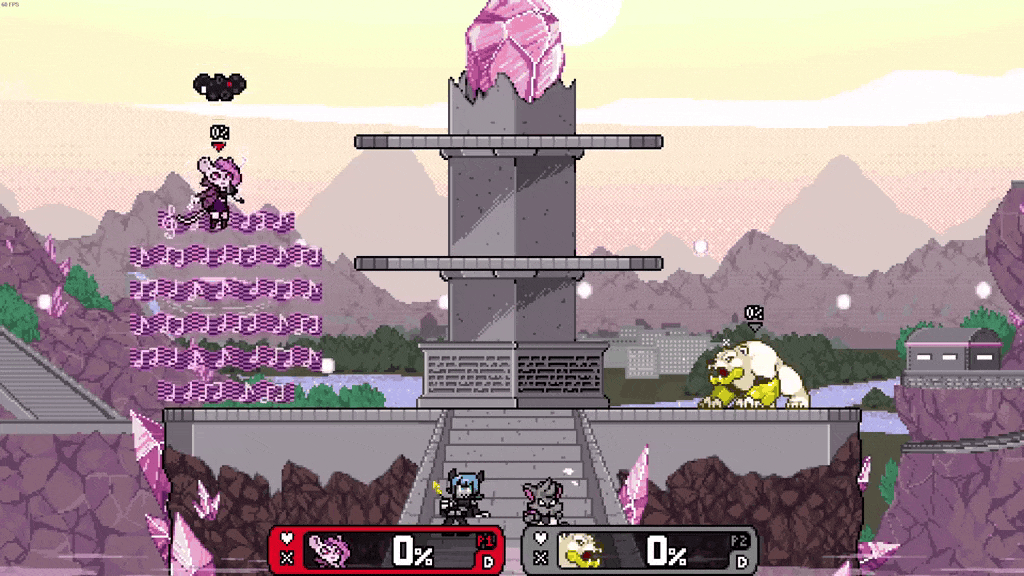Select the heart stock icon in the red P1 panel
The image size is (1024, 576).
tap(288, 539)
